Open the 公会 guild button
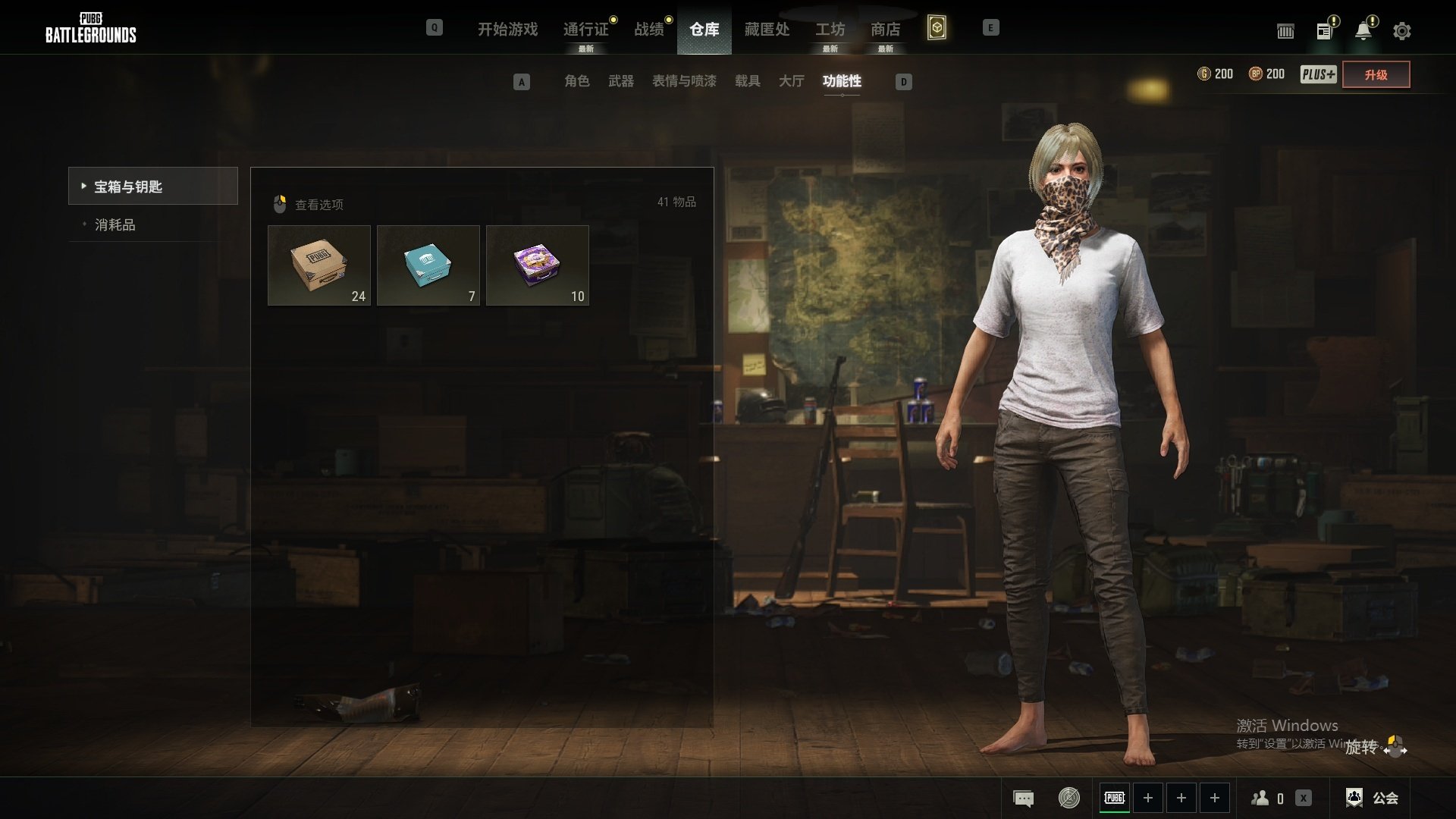 click(1373, 798)
